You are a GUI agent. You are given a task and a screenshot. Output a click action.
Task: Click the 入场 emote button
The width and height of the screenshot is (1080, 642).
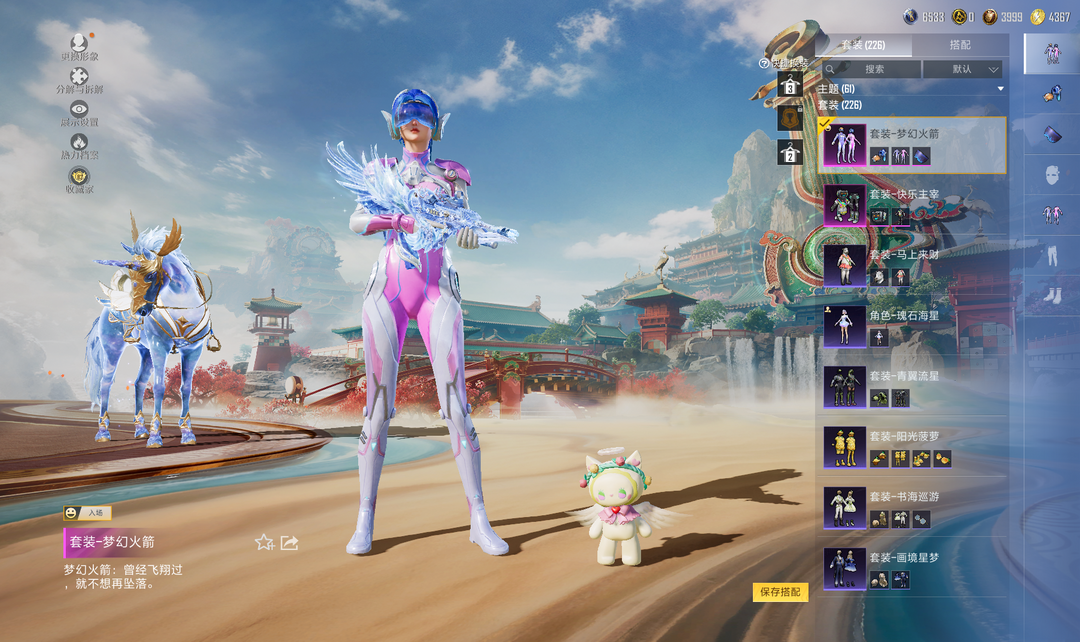(87, 513)
